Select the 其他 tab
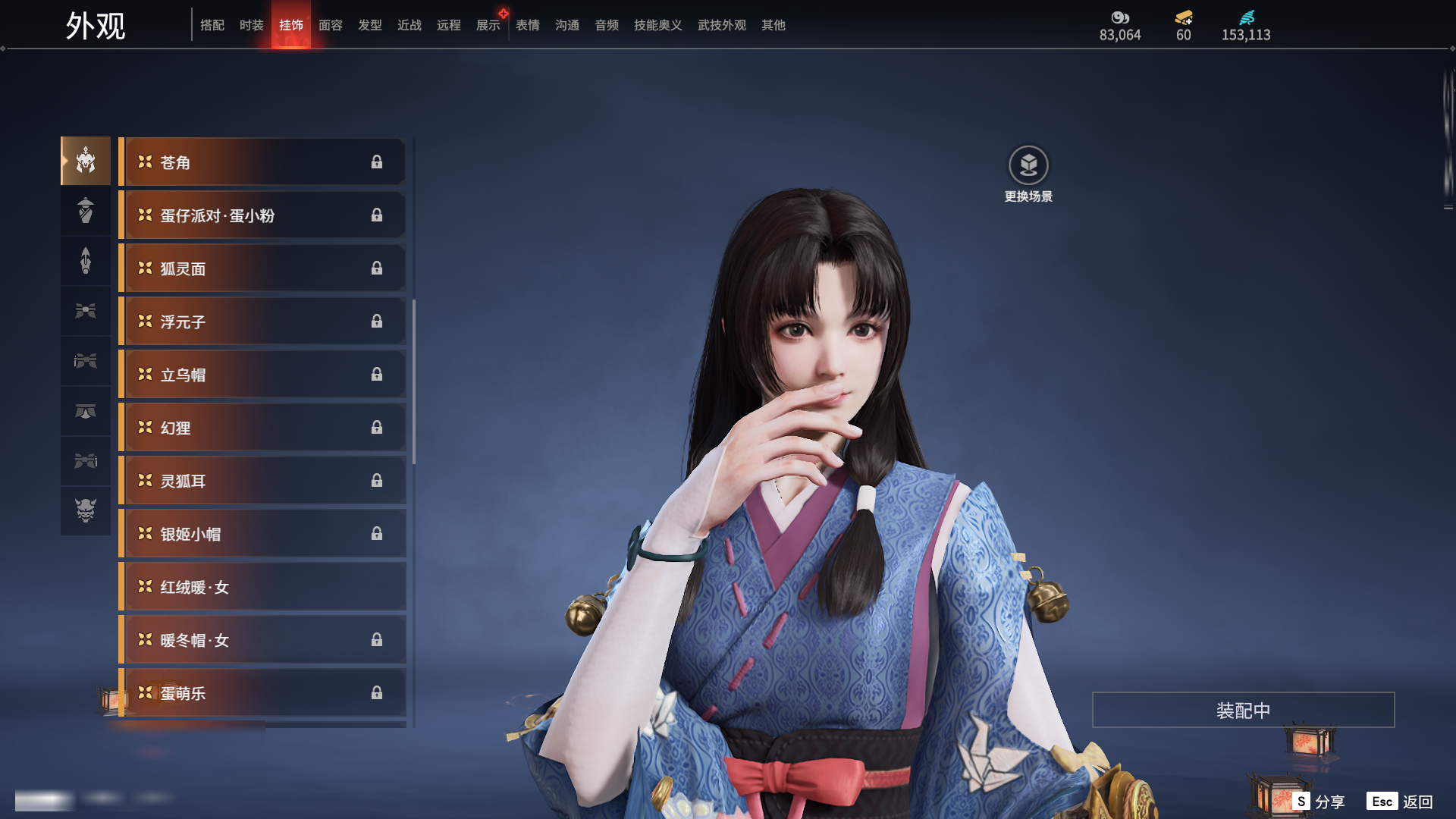This screenshot has width=1456, height=819. 773,25
